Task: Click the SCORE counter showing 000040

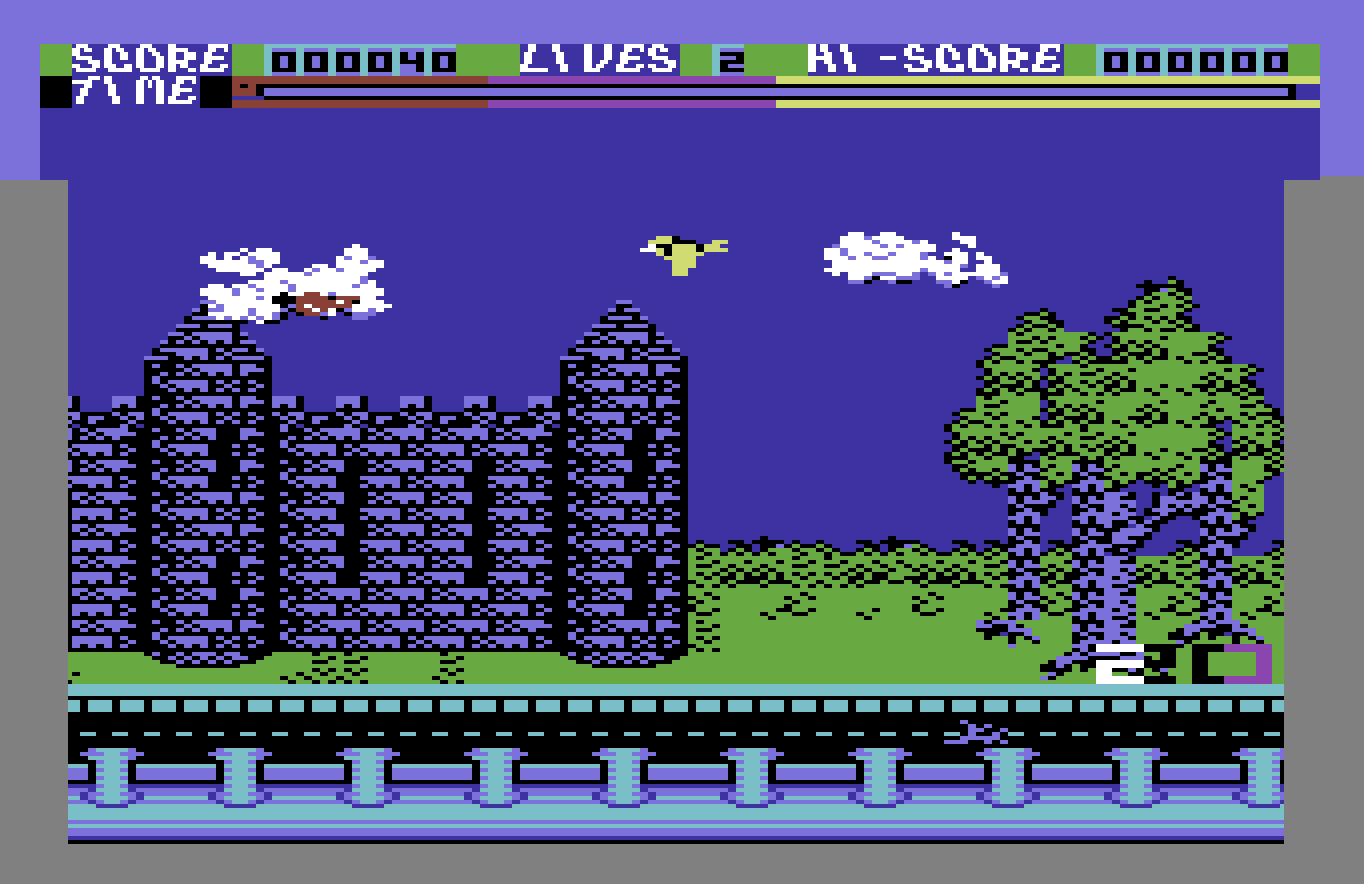Action: pos(362,58)
